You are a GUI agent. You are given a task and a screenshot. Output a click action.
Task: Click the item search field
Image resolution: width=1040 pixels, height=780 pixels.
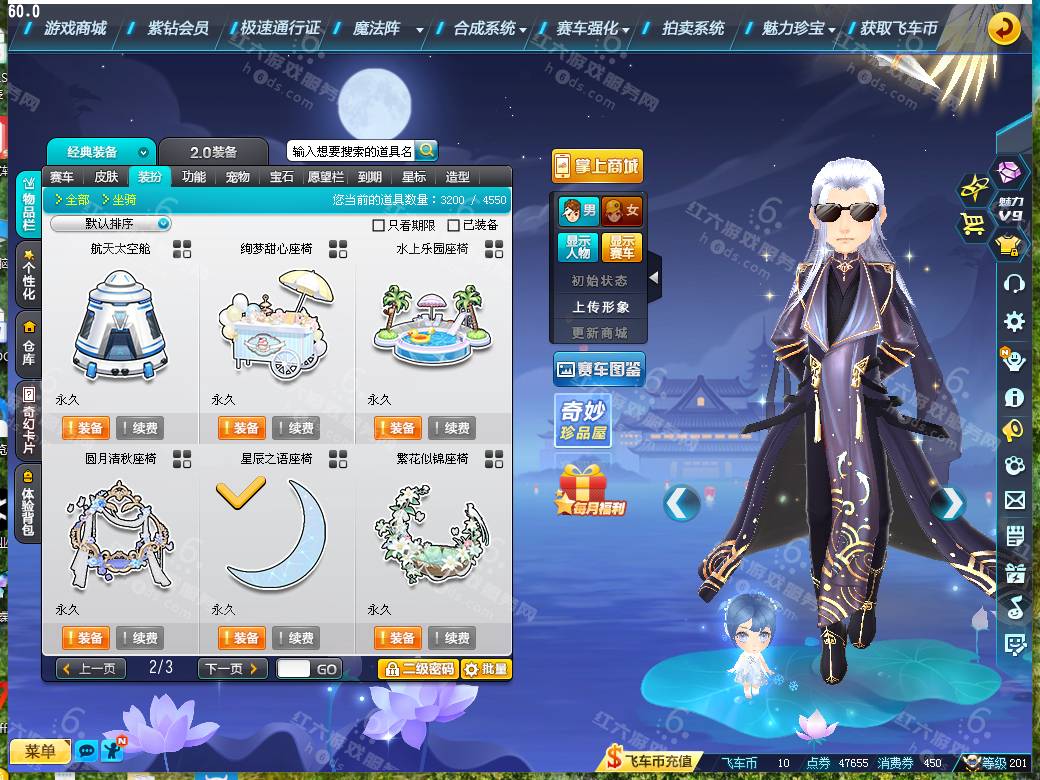coord(350,151)
